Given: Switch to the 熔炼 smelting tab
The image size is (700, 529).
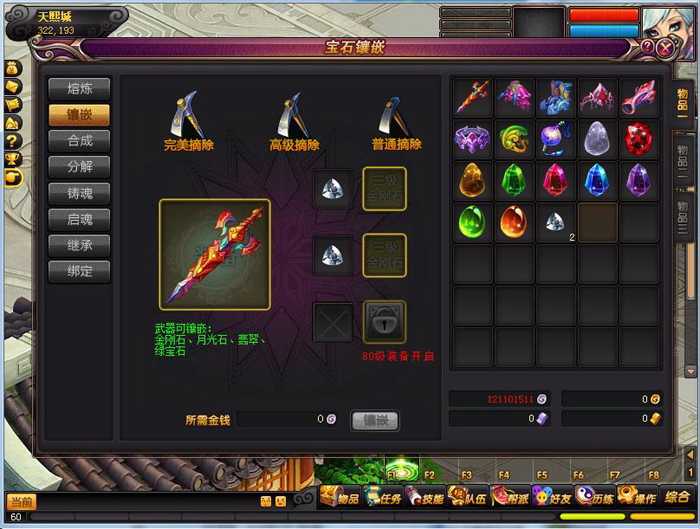Looking at the screenshot, I should 79,89.
